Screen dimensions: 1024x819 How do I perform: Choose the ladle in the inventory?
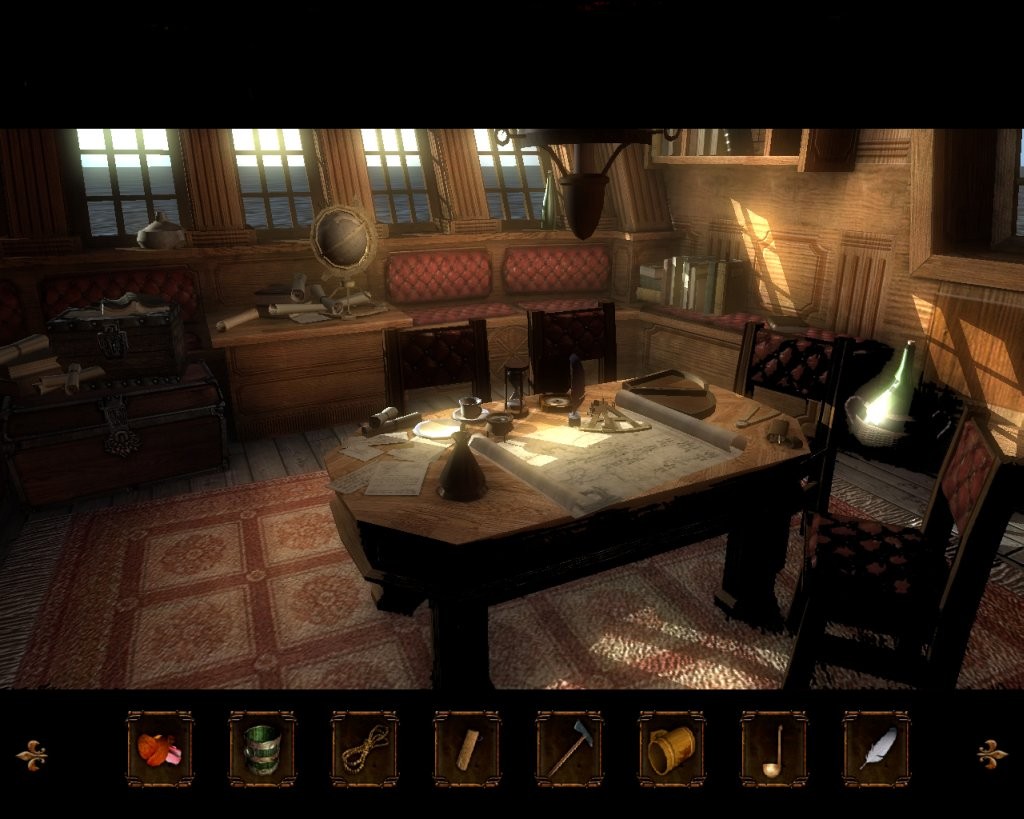click(x=774, y=749)
